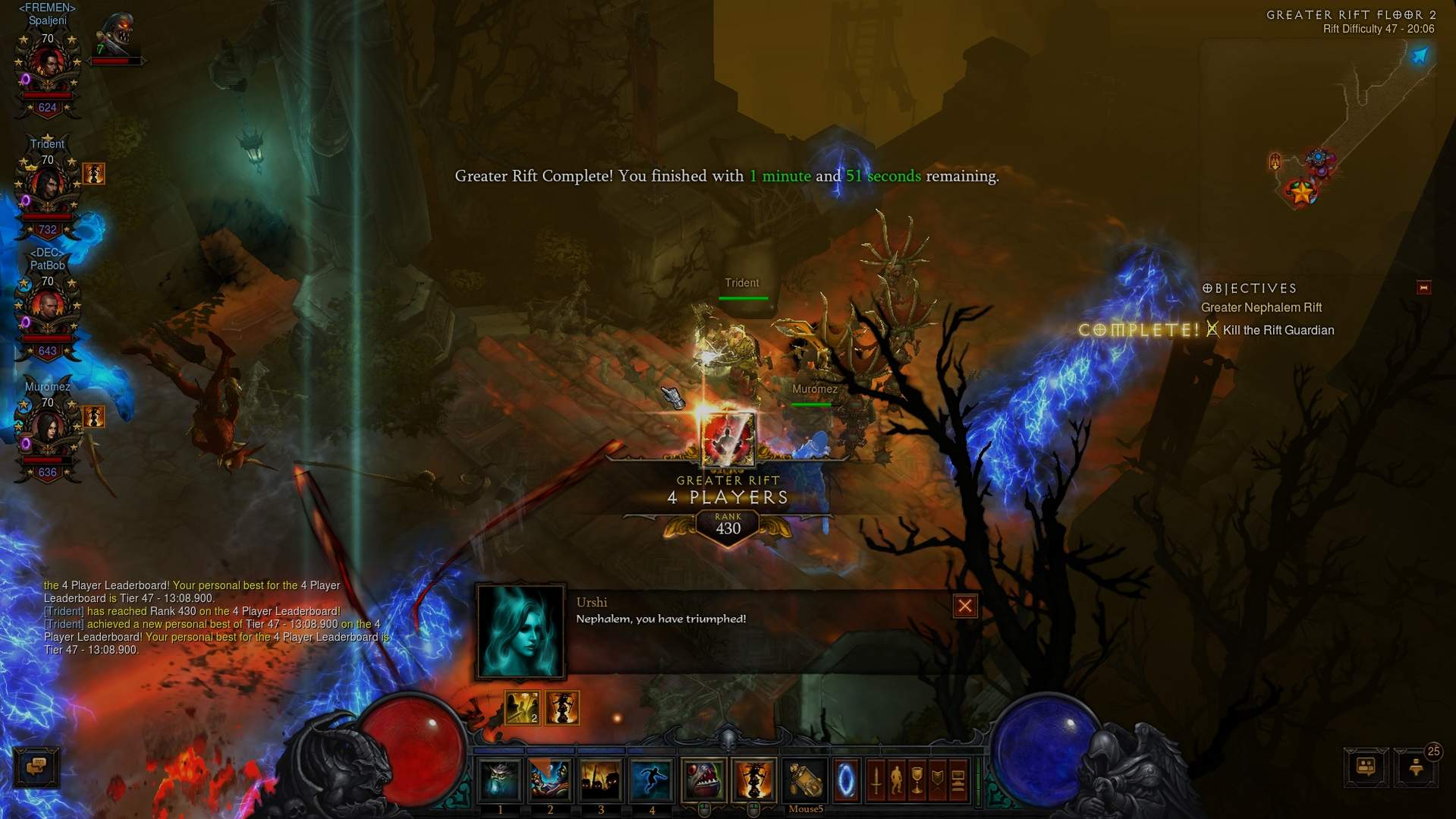Open the chat window button
Screen dimensions: 1456x819
pyautogui.click(x=36, y=767)
